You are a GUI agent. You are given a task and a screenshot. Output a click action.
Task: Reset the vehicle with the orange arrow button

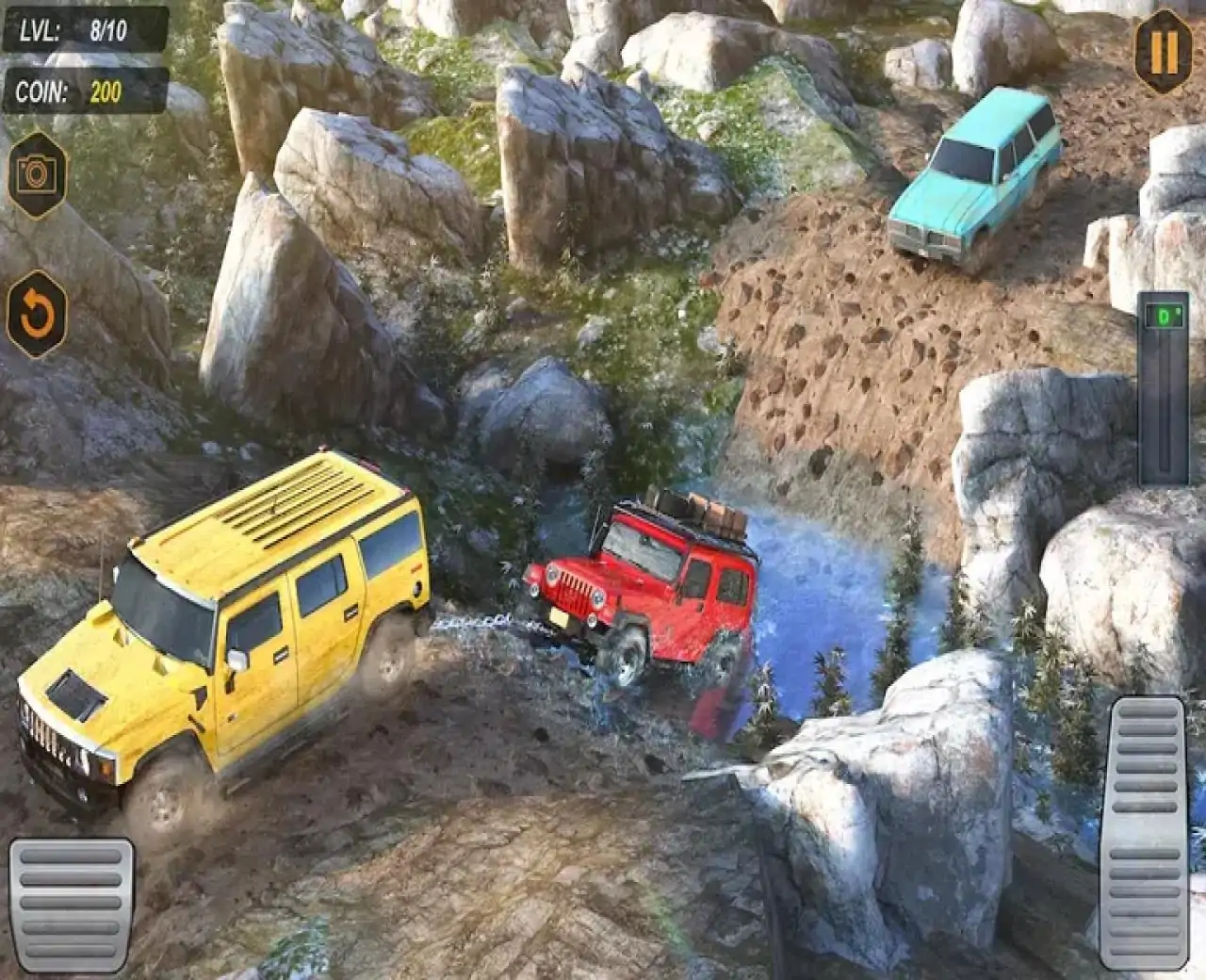[x=37, y=315]
